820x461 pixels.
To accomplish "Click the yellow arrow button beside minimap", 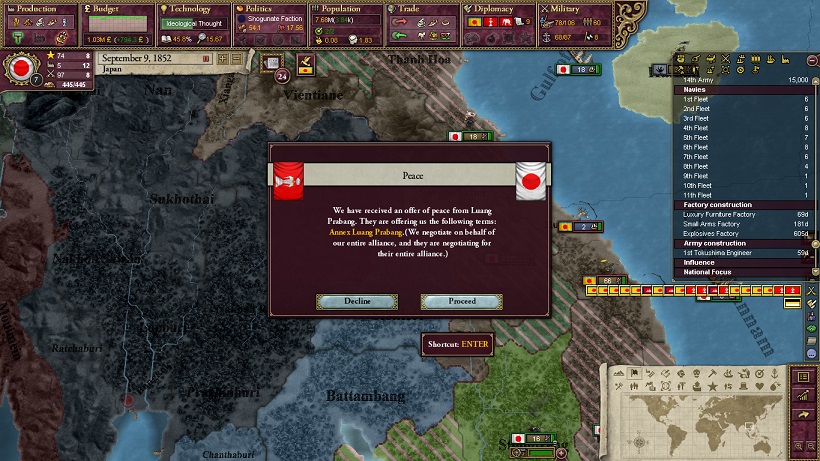I will 801,414.
